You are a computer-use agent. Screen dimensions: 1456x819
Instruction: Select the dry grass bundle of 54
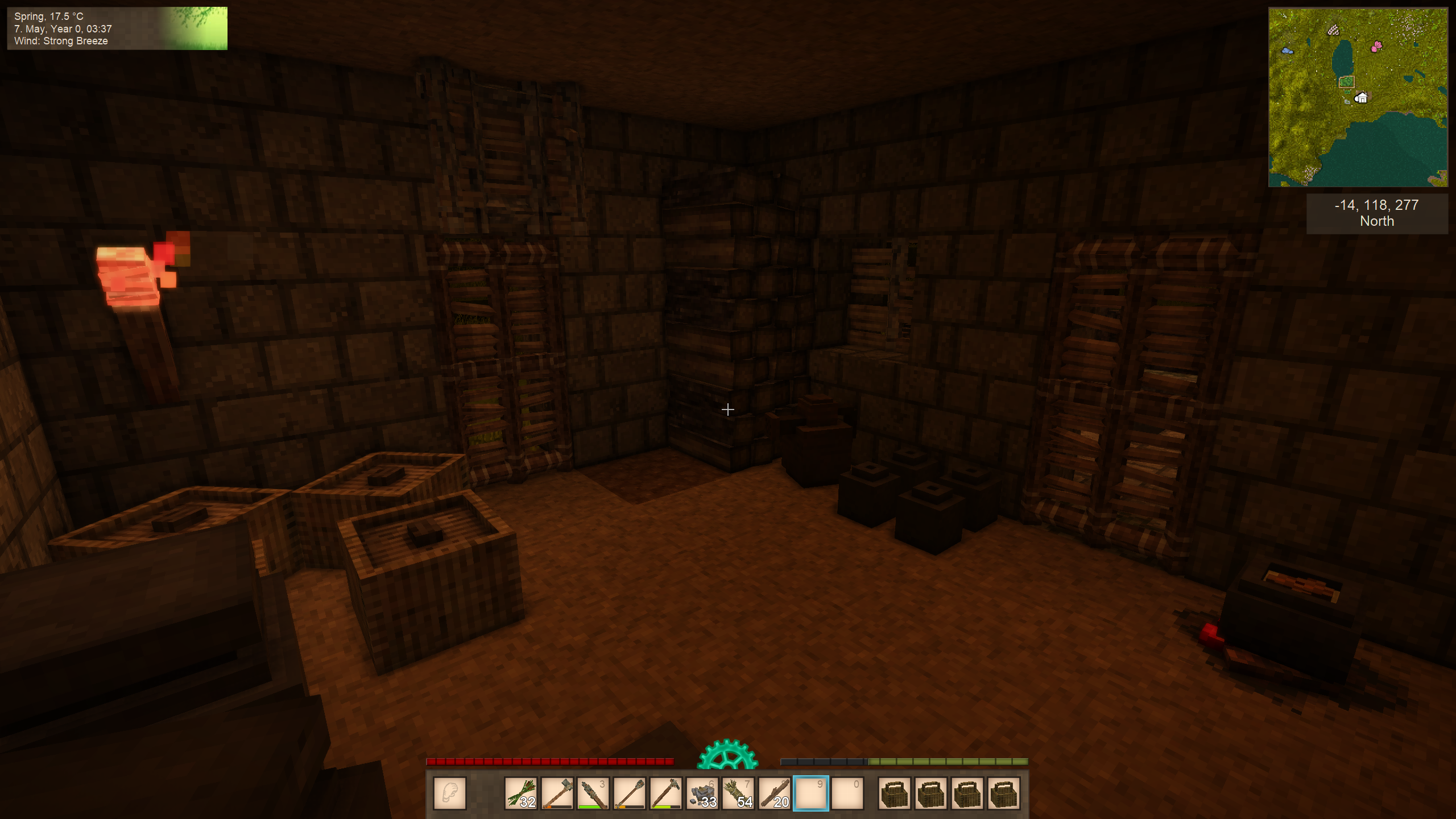tap(739, 793)
